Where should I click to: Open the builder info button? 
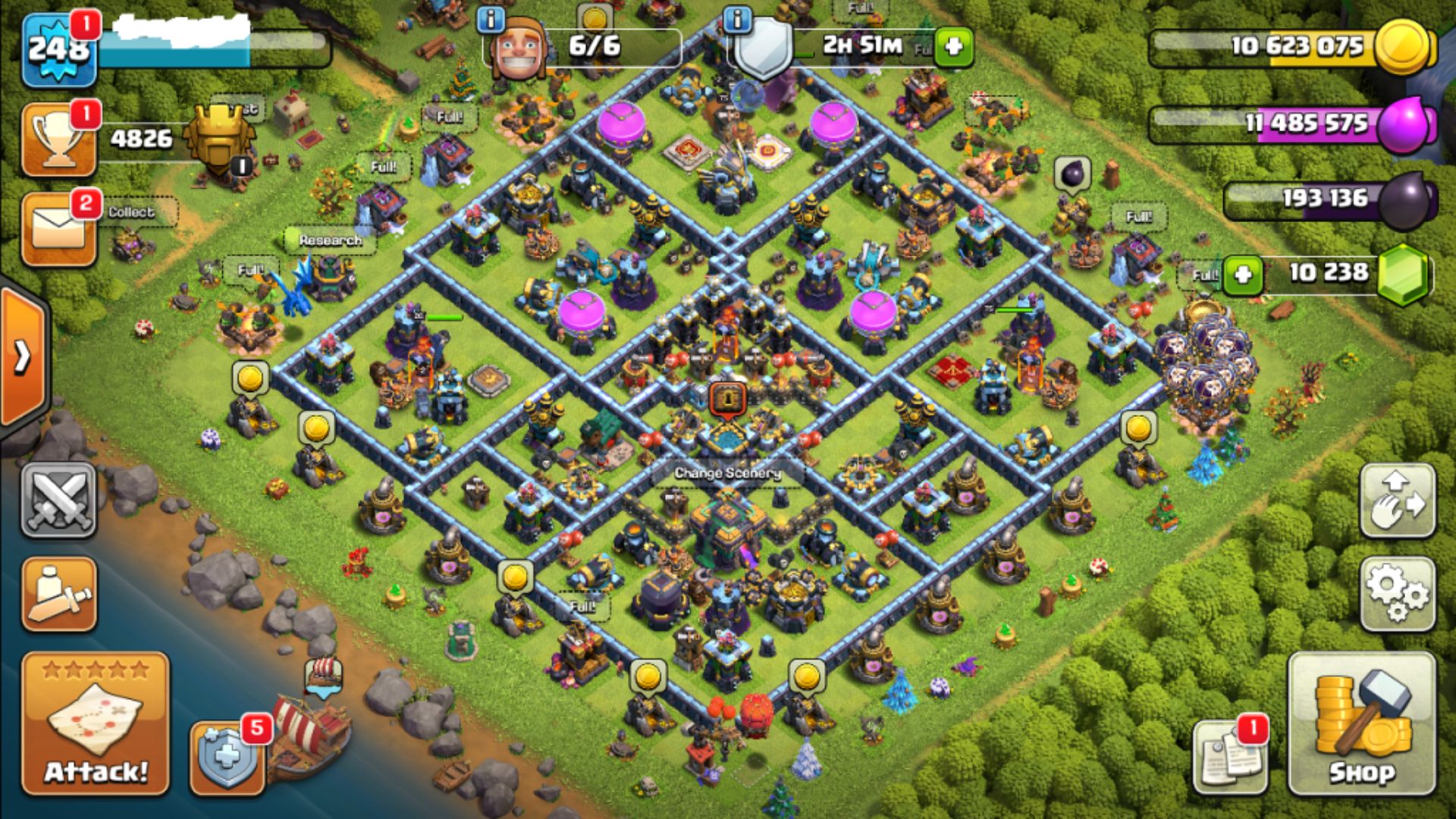[491, 20]
